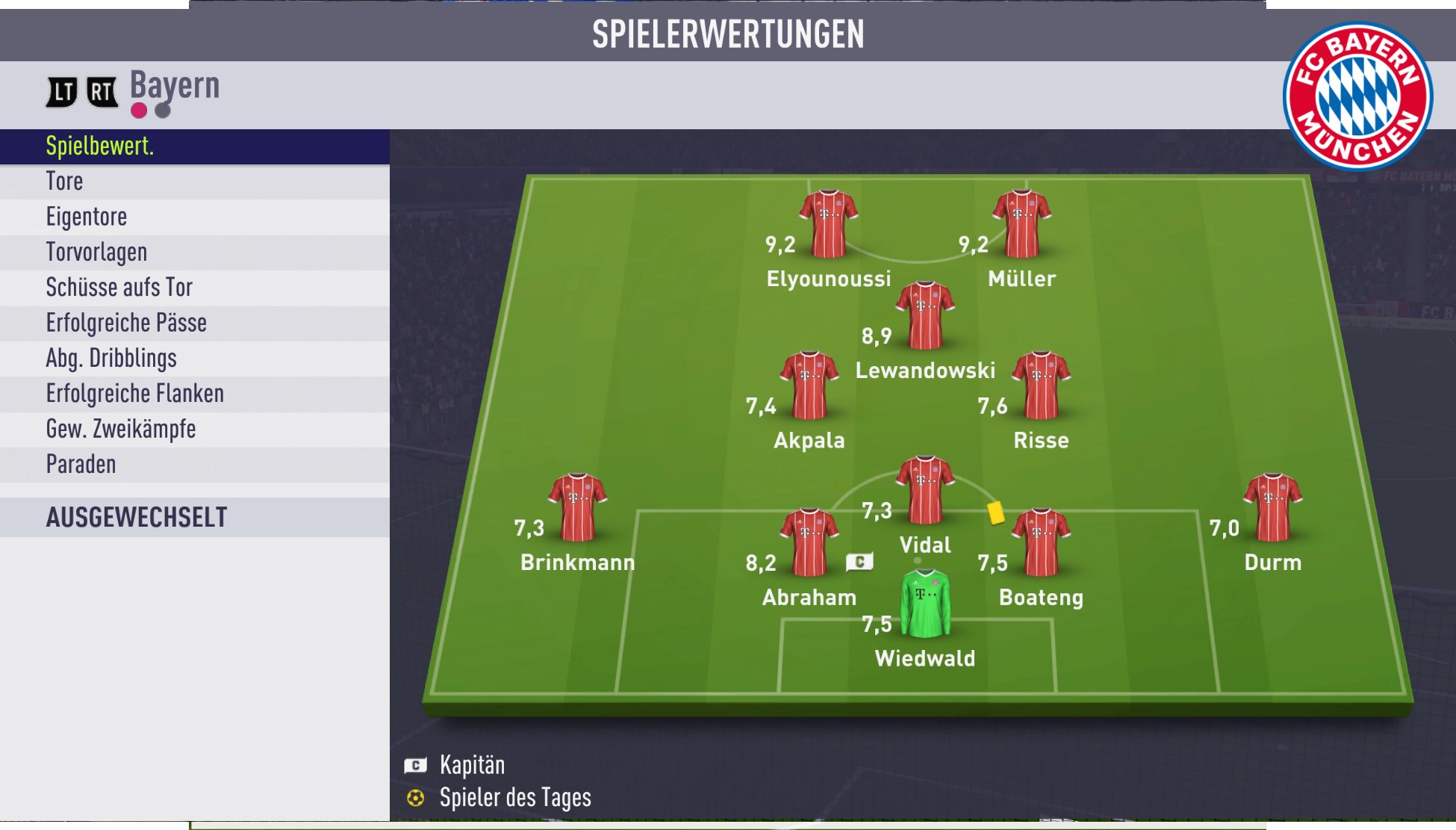Choose Abg. Dribblings in the list
Screen dimensions: 1456x830
coord(194,359)
